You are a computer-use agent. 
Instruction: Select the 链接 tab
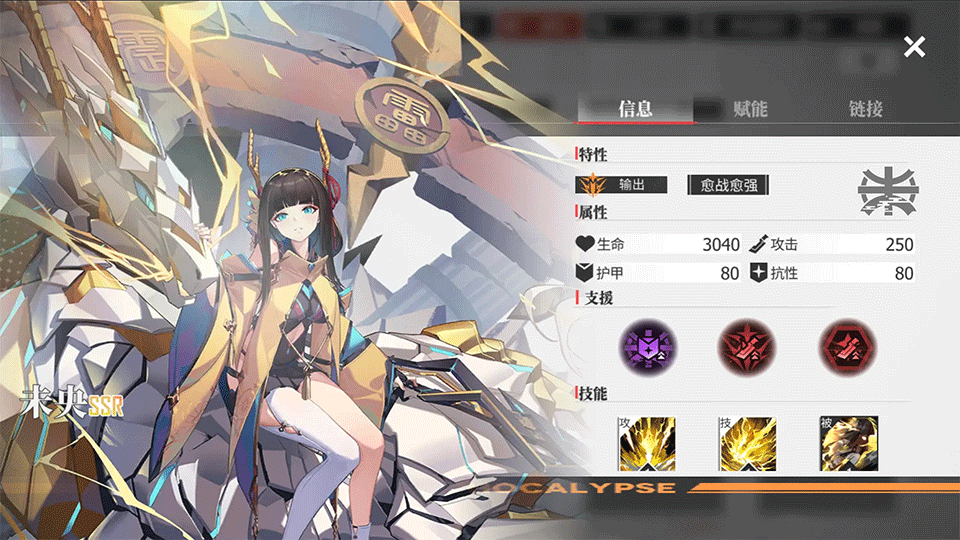[865, 109]
